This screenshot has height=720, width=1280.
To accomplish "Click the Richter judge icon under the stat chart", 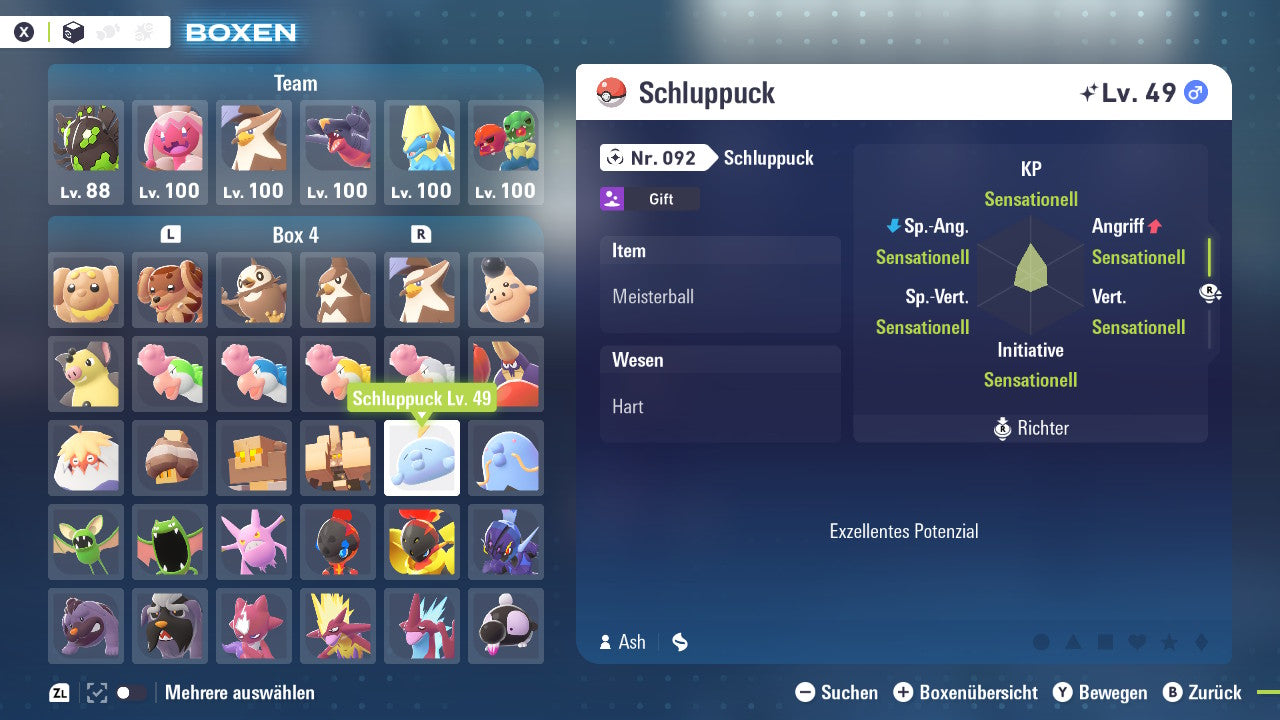I will tap(1004, 428).
